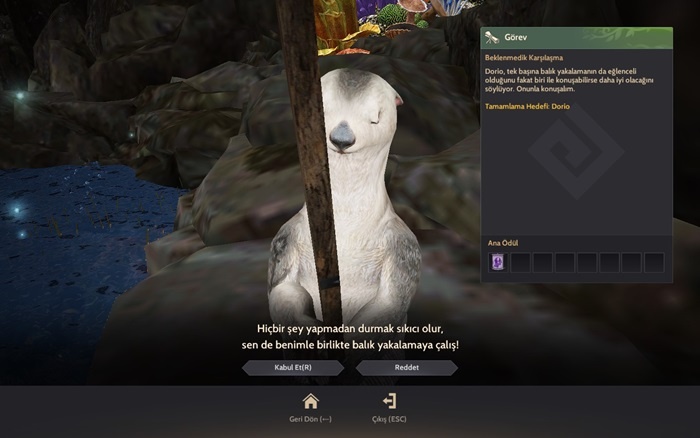
Task: Accept the quest with Kabul Et
Action: click(293, 368)
